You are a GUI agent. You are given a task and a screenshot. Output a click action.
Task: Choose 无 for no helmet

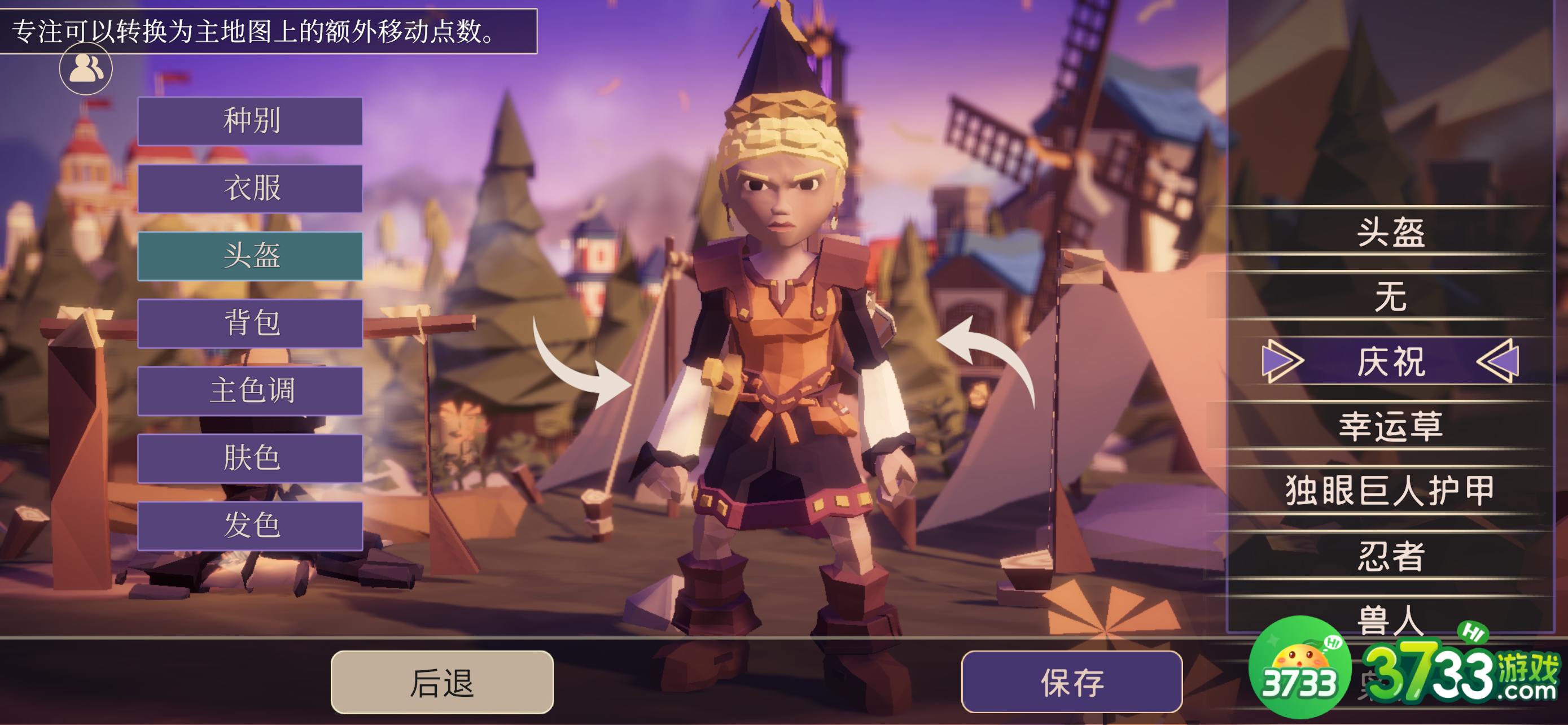click(x=1390, y=296)
